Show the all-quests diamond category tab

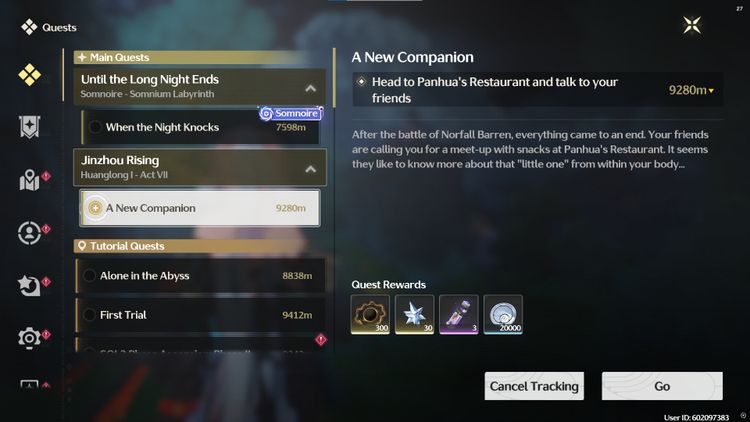(x=30, y=75)
